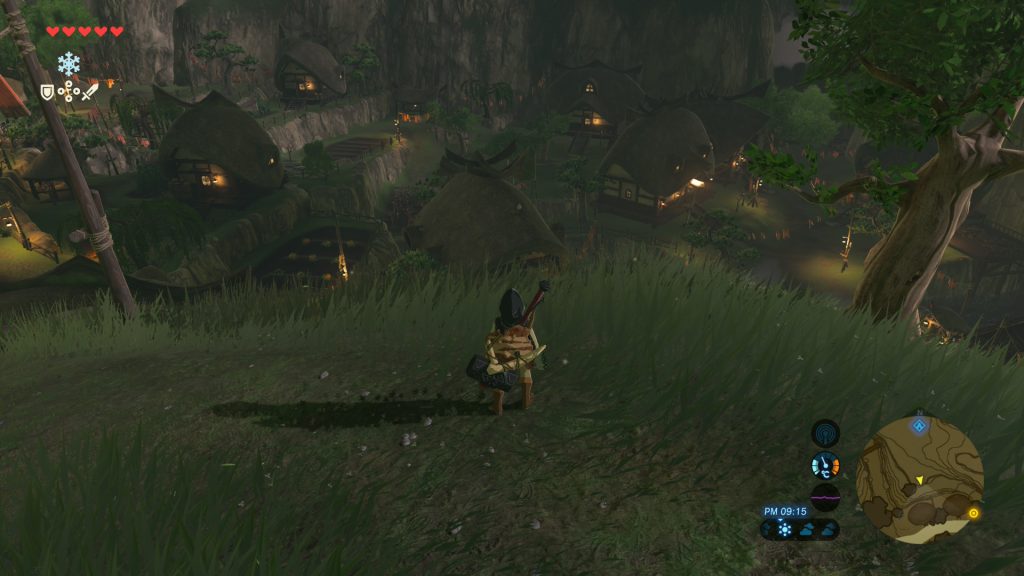Click the blue shrine marker on the minimap

(x=919, y=426)
